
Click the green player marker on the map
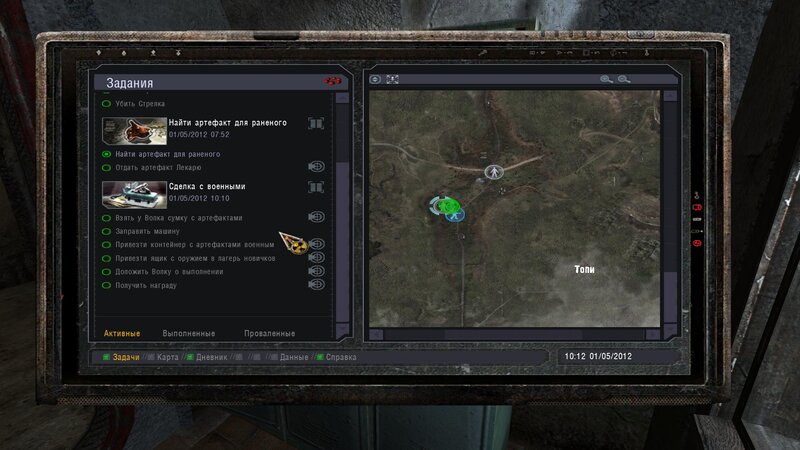click(442, 204)
